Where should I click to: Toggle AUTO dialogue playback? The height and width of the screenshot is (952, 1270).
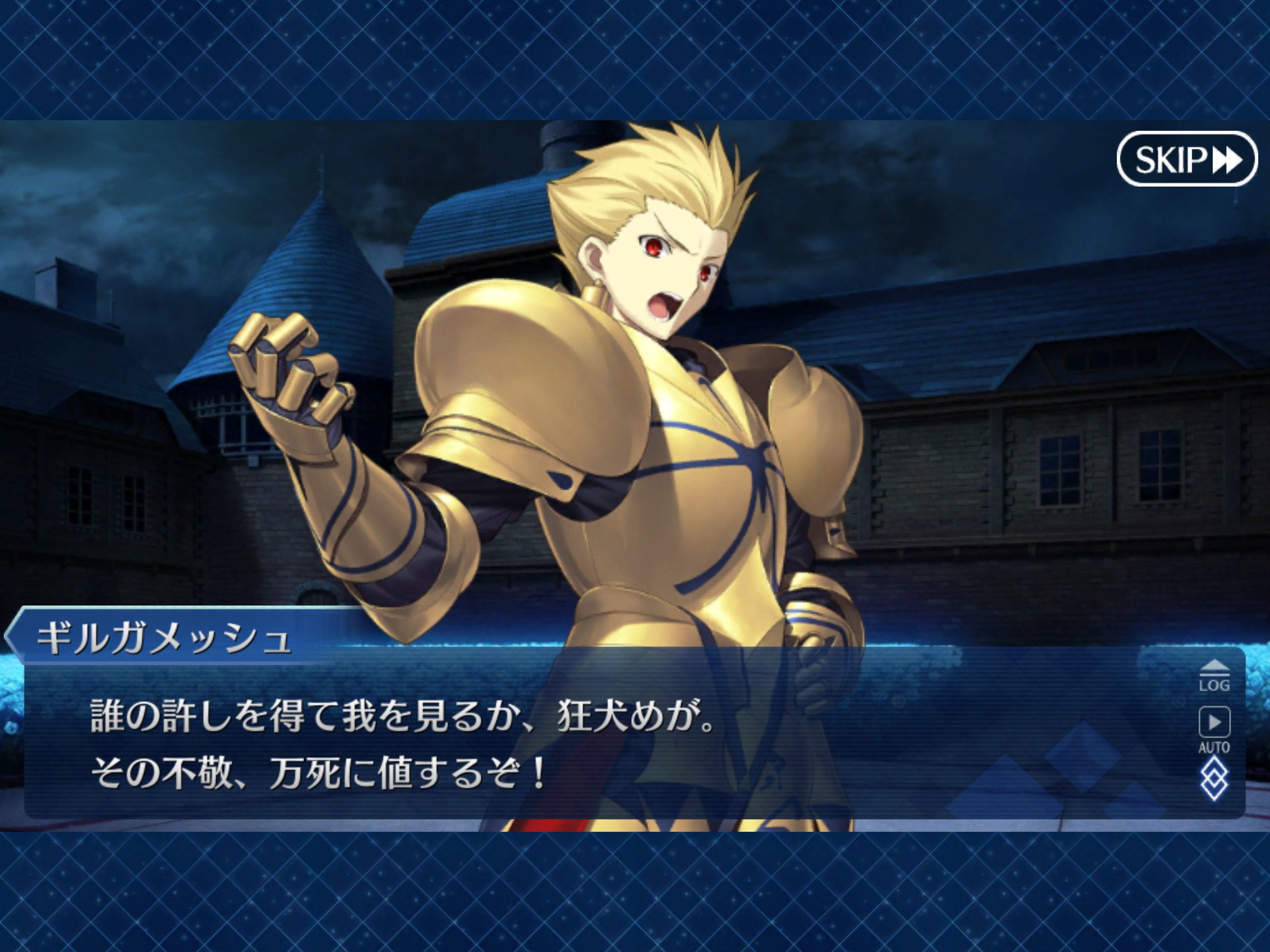[1214, 729]
